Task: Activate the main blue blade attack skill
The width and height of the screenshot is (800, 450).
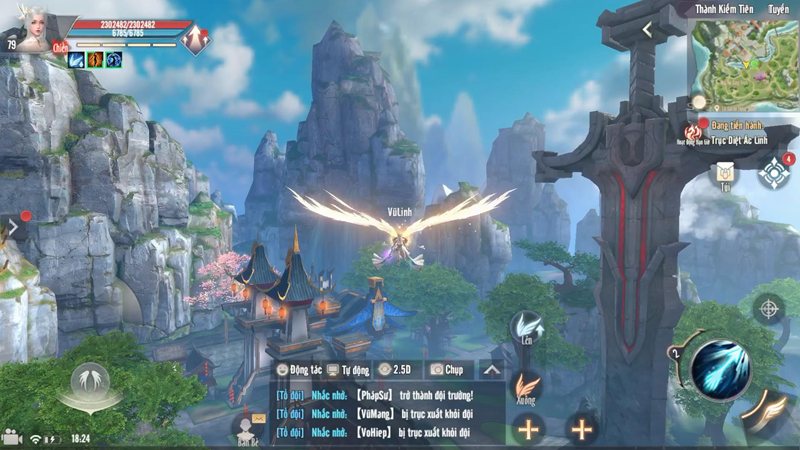Action: pyautogui.click(x=719, y=368)
